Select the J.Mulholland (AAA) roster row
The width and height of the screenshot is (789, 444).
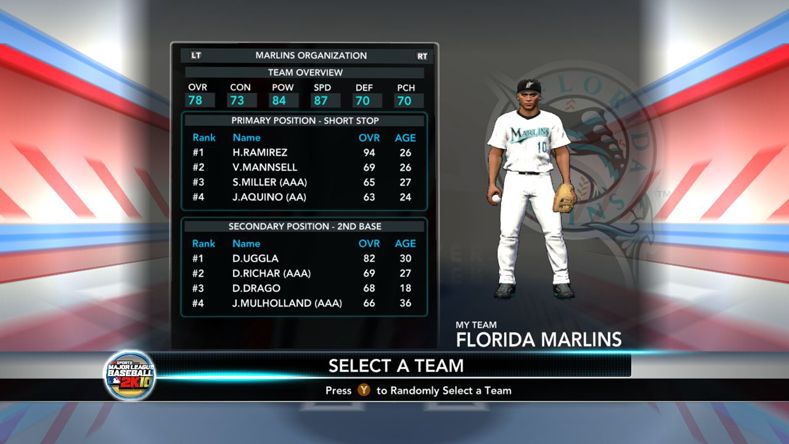304,303
